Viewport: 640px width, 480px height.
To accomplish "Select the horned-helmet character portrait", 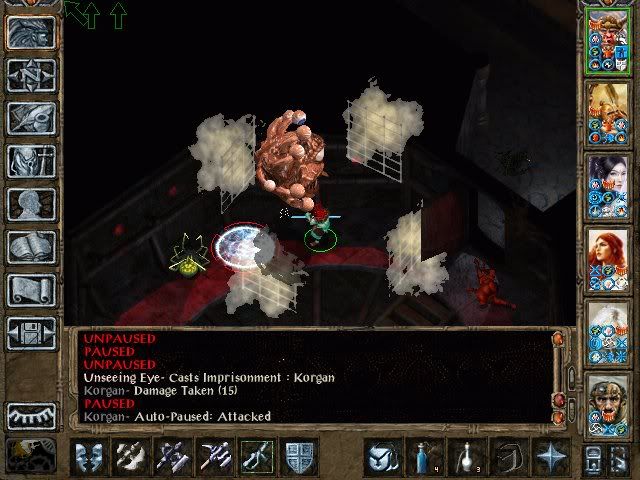I will coord(608,40).
